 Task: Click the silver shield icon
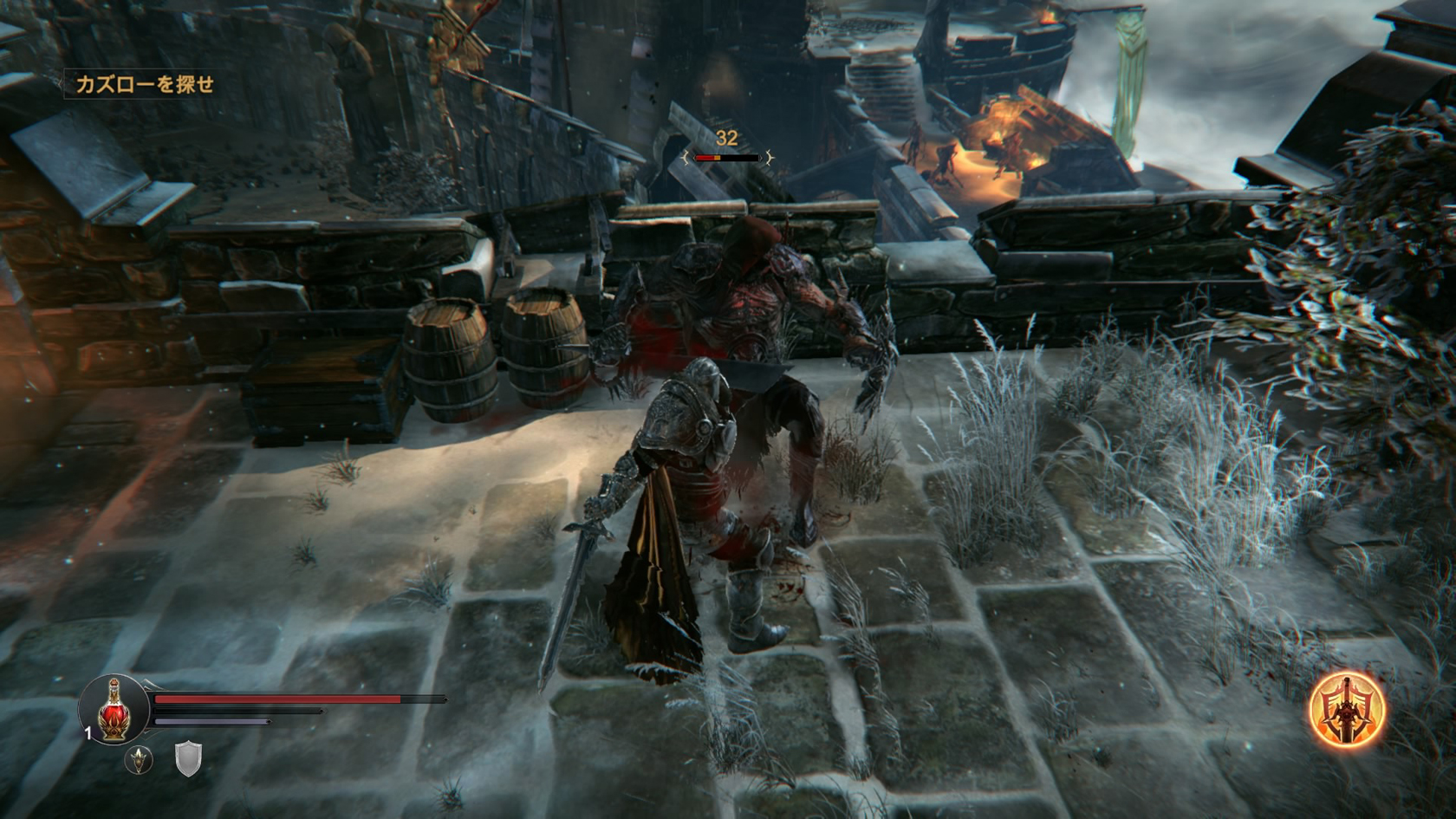188,758
